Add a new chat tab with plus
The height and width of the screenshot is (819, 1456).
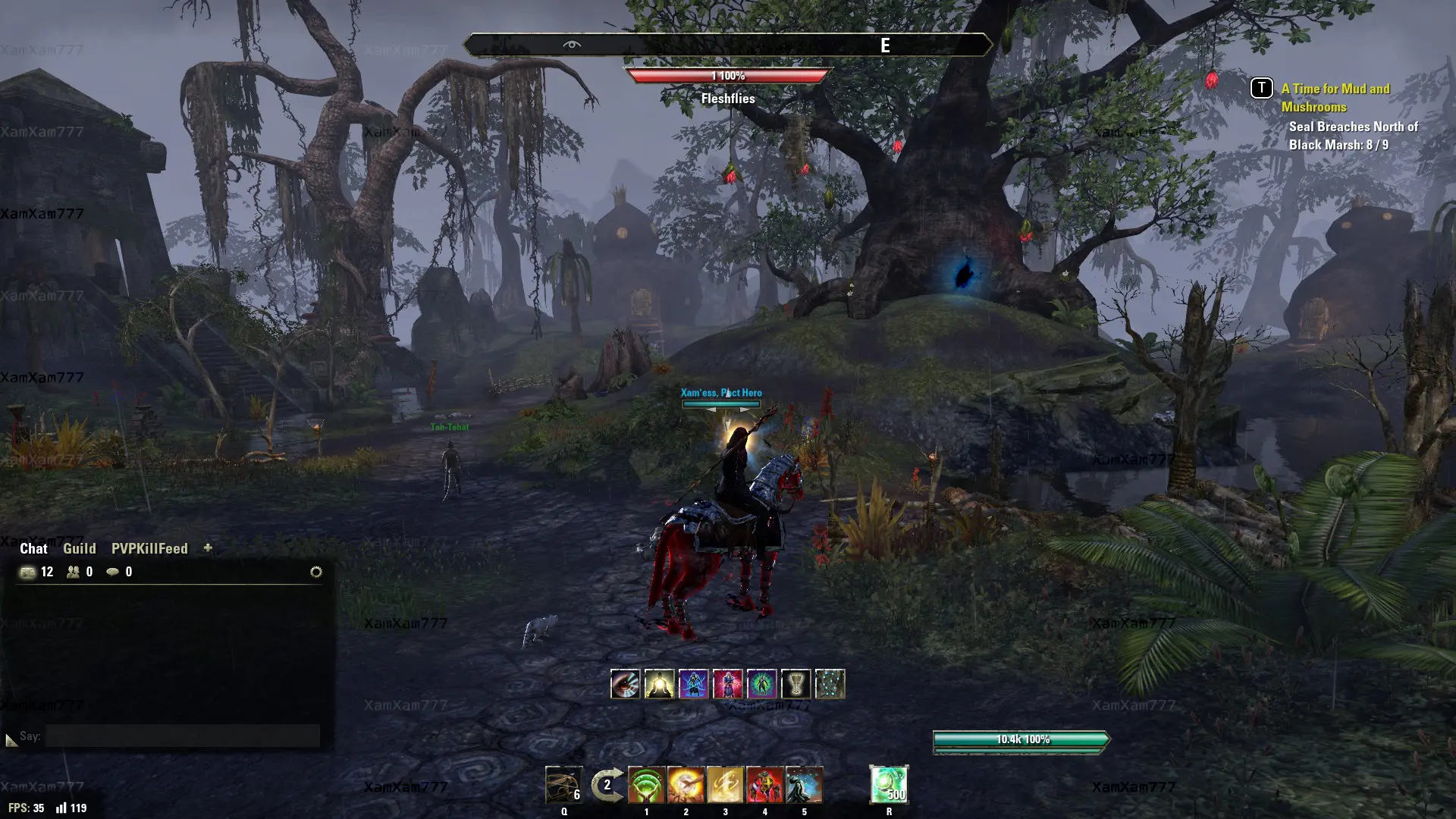point(208,548)
